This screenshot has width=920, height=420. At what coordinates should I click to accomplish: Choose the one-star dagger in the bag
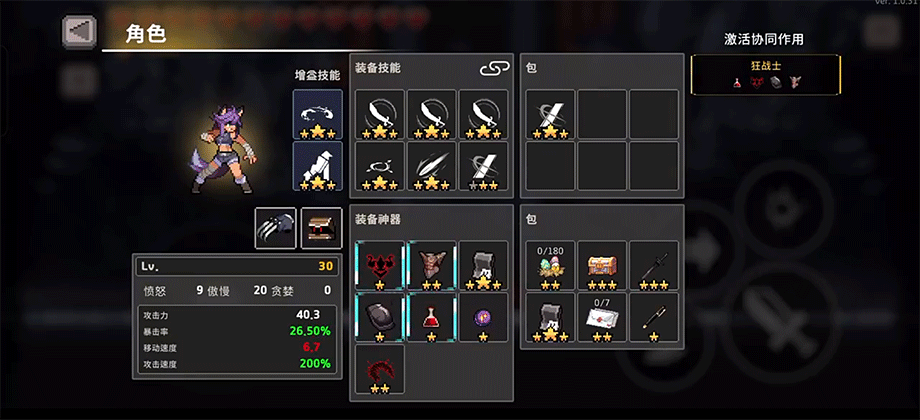click(x=654, y=318)
